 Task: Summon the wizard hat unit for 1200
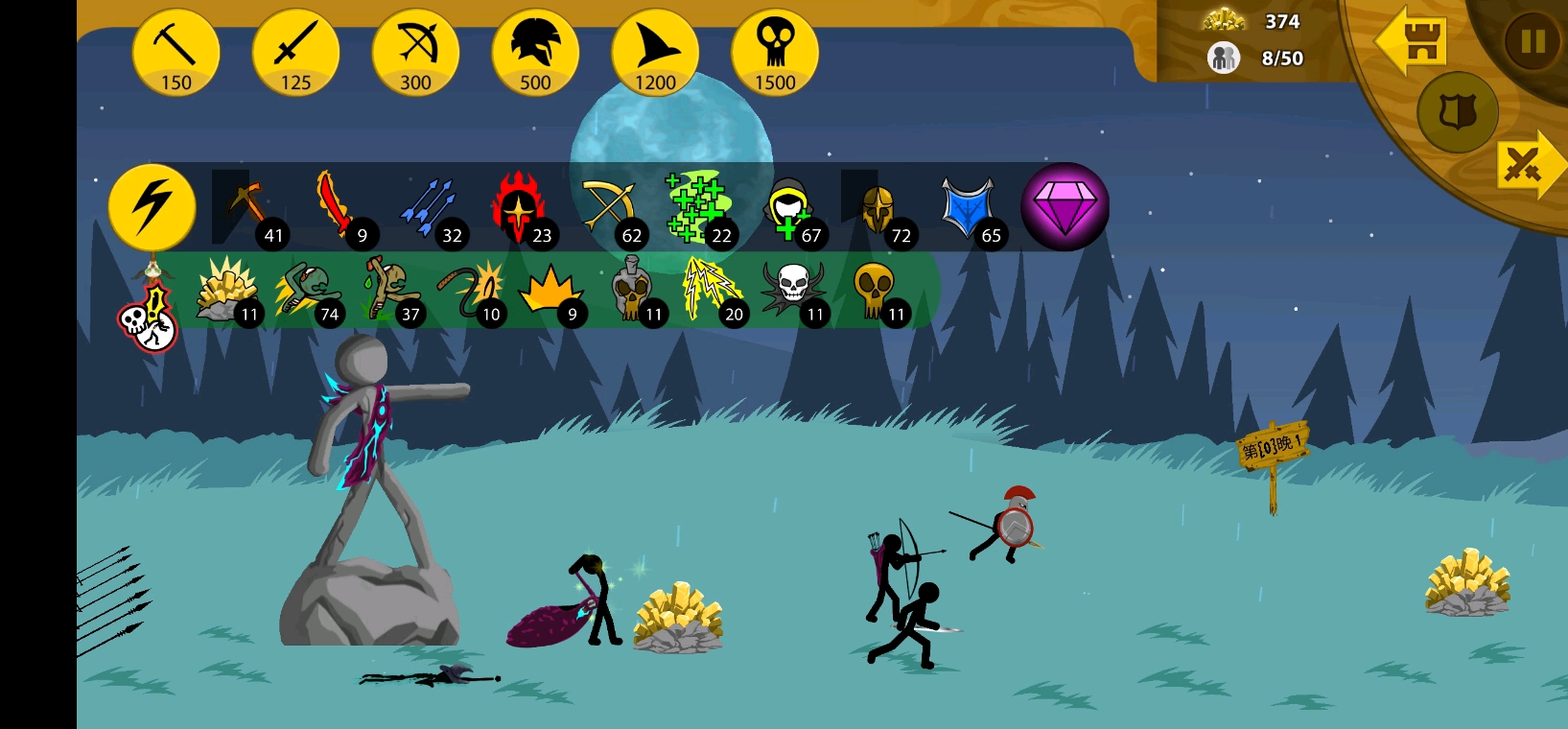point(655,53)
